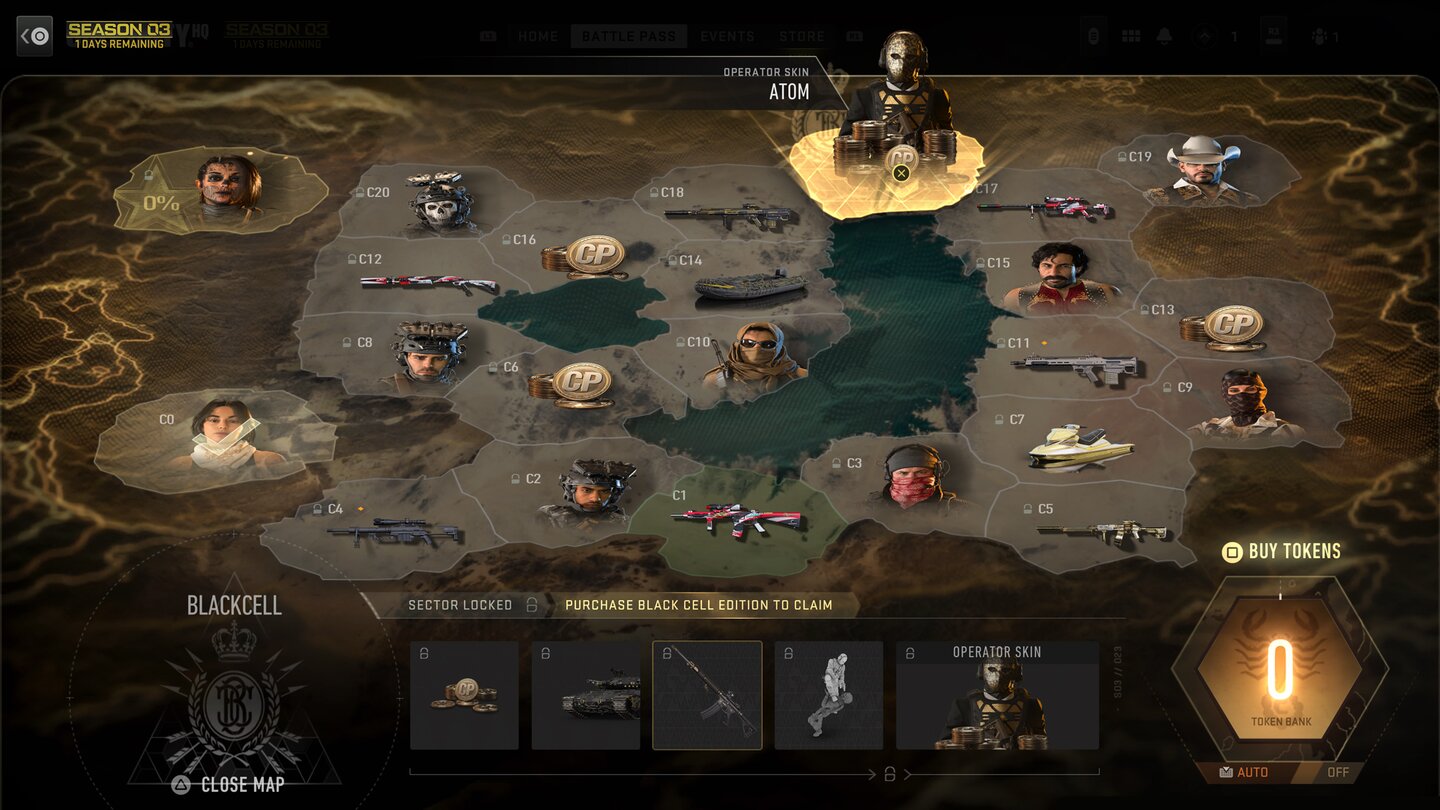Select the rifle blueprint reward thumbnail
The width and height of the screenshot is (1440, 810).
tap(707, 695)
